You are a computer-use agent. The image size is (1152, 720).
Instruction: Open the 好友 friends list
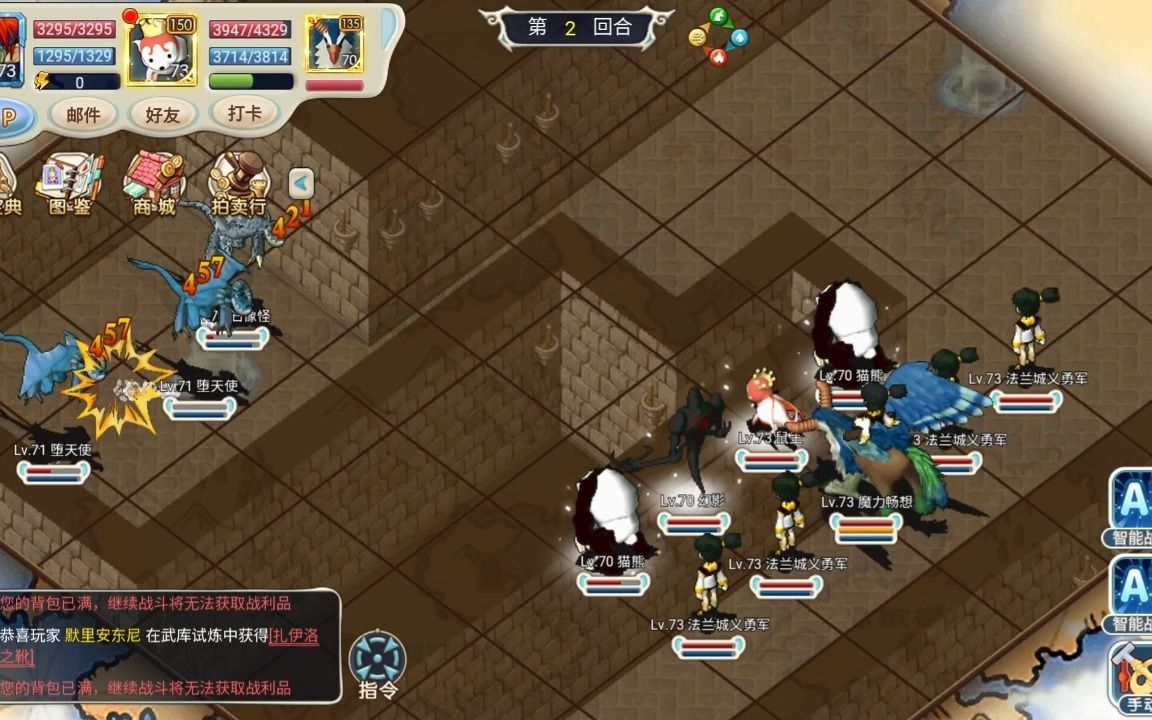tap(162, 115)
